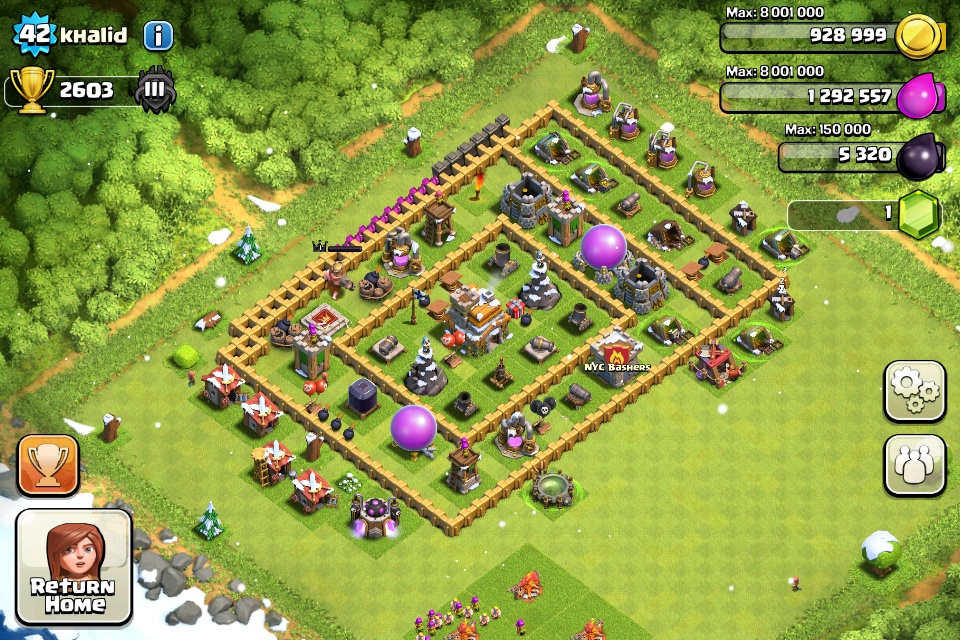
Task: Tap the green gem icon
Action: point(919,213)
